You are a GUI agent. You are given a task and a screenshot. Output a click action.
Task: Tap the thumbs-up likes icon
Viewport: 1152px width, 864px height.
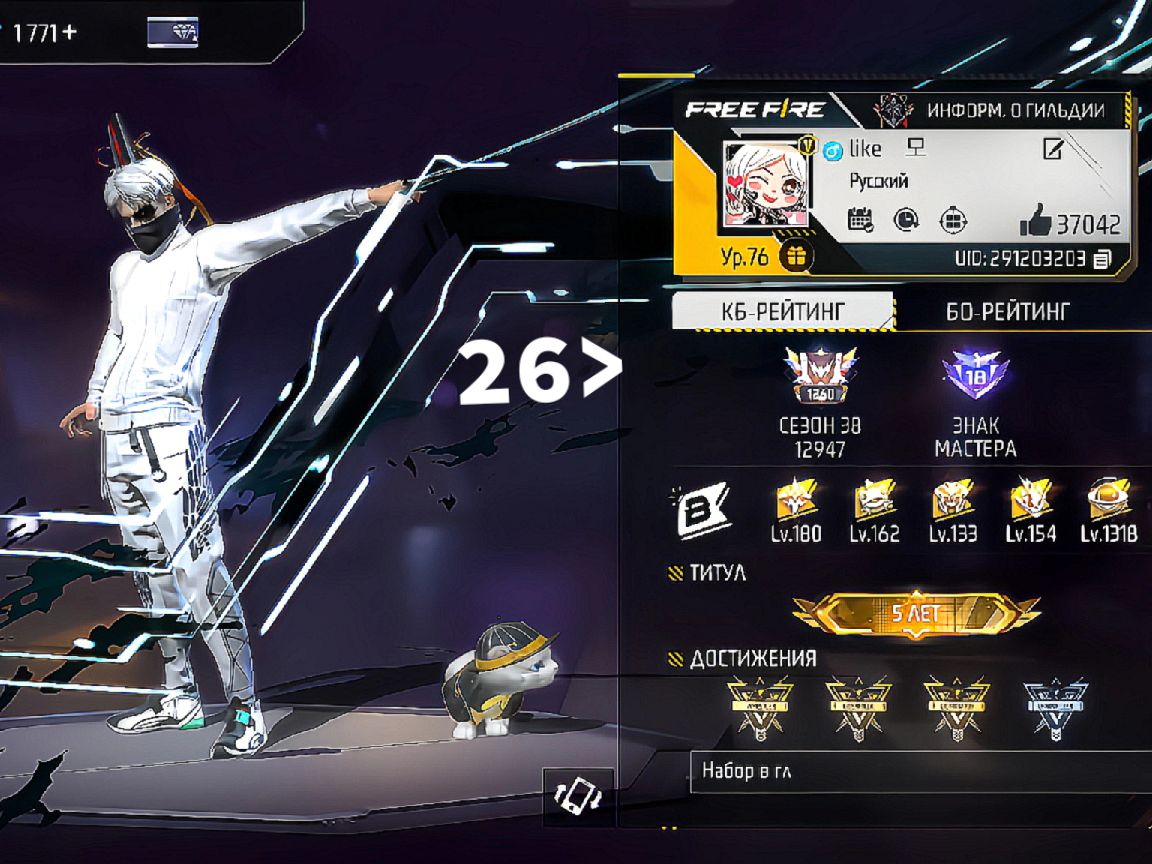(x=1035, y=222)
